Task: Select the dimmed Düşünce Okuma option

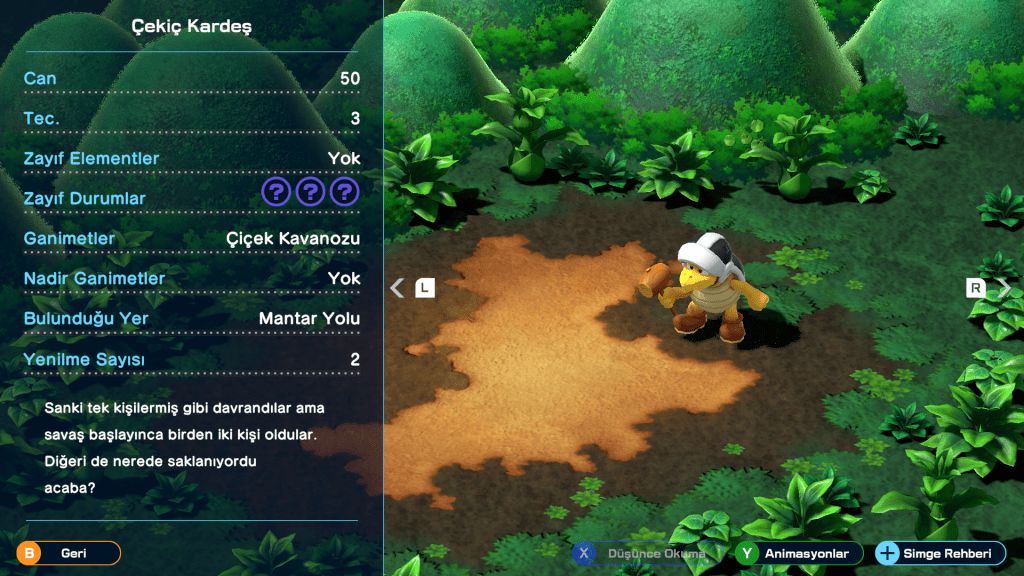Action: coord(645,553)
